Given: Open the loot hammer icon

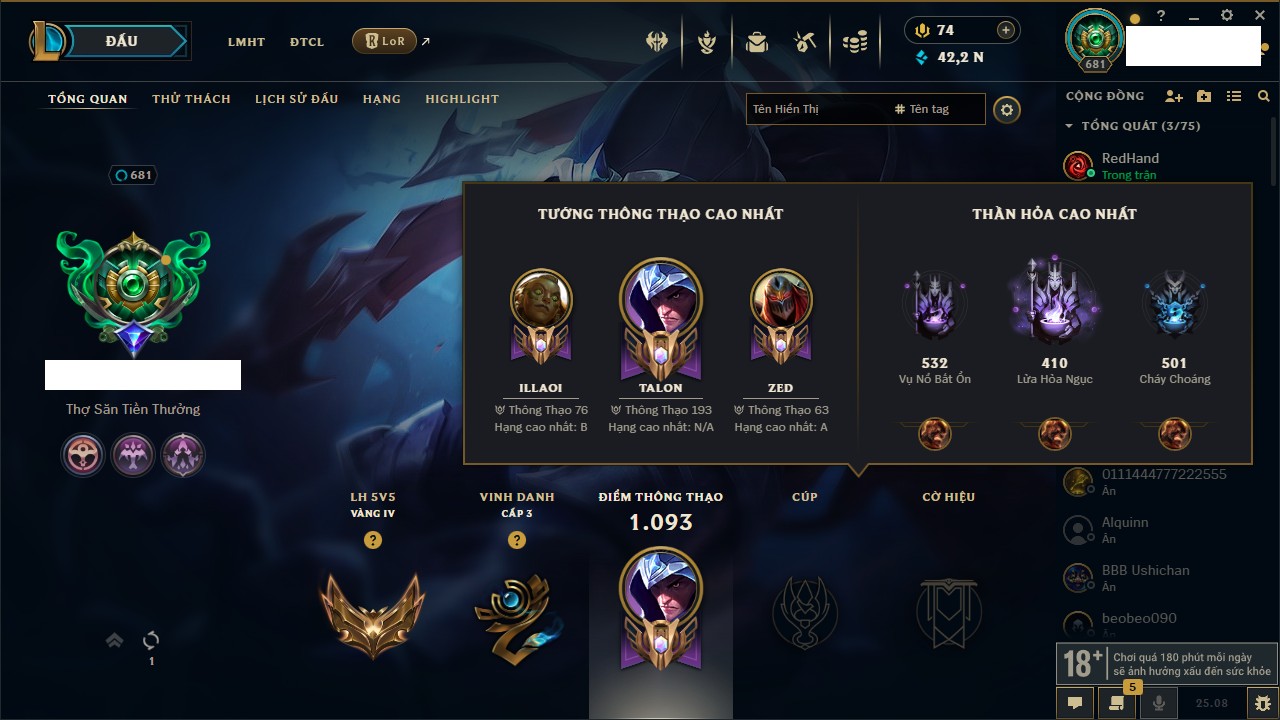Looking at the screenshot, I should [x=805, y=42].
